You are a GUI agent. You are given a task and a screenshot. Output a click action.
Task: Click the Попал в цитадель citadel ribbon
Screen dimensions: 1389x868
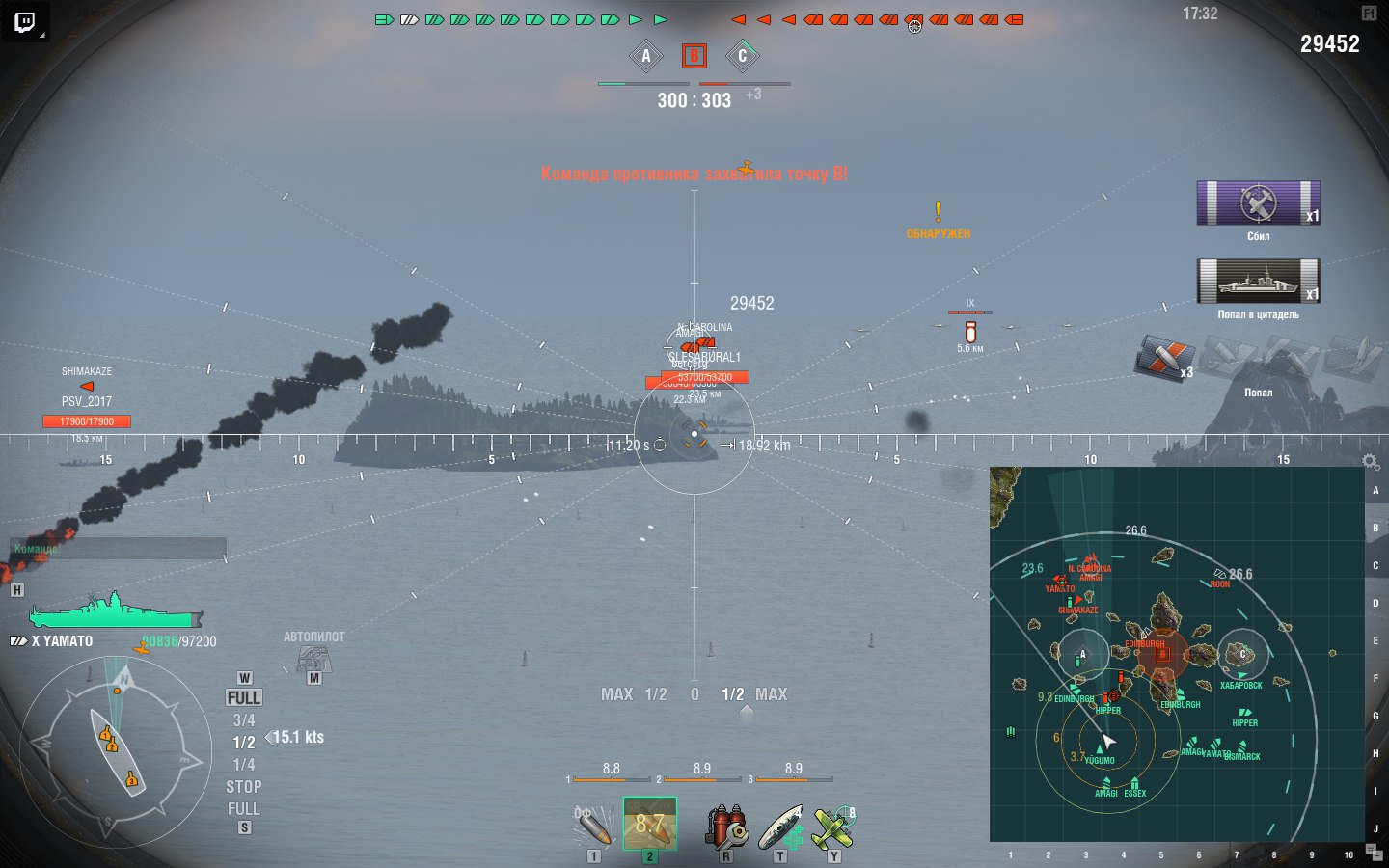[1259, 282]
